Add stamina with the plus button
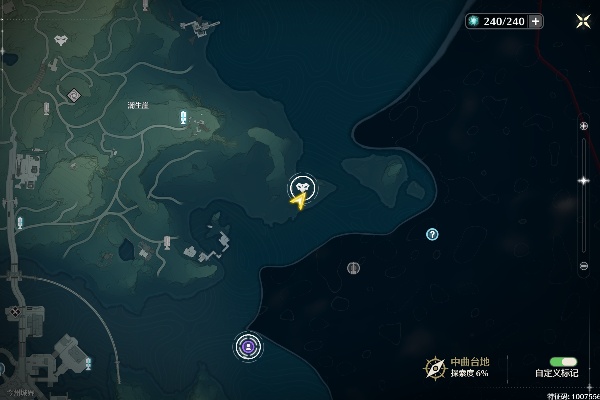This screenshot has width=600, height=400. [x=536, y=21]
